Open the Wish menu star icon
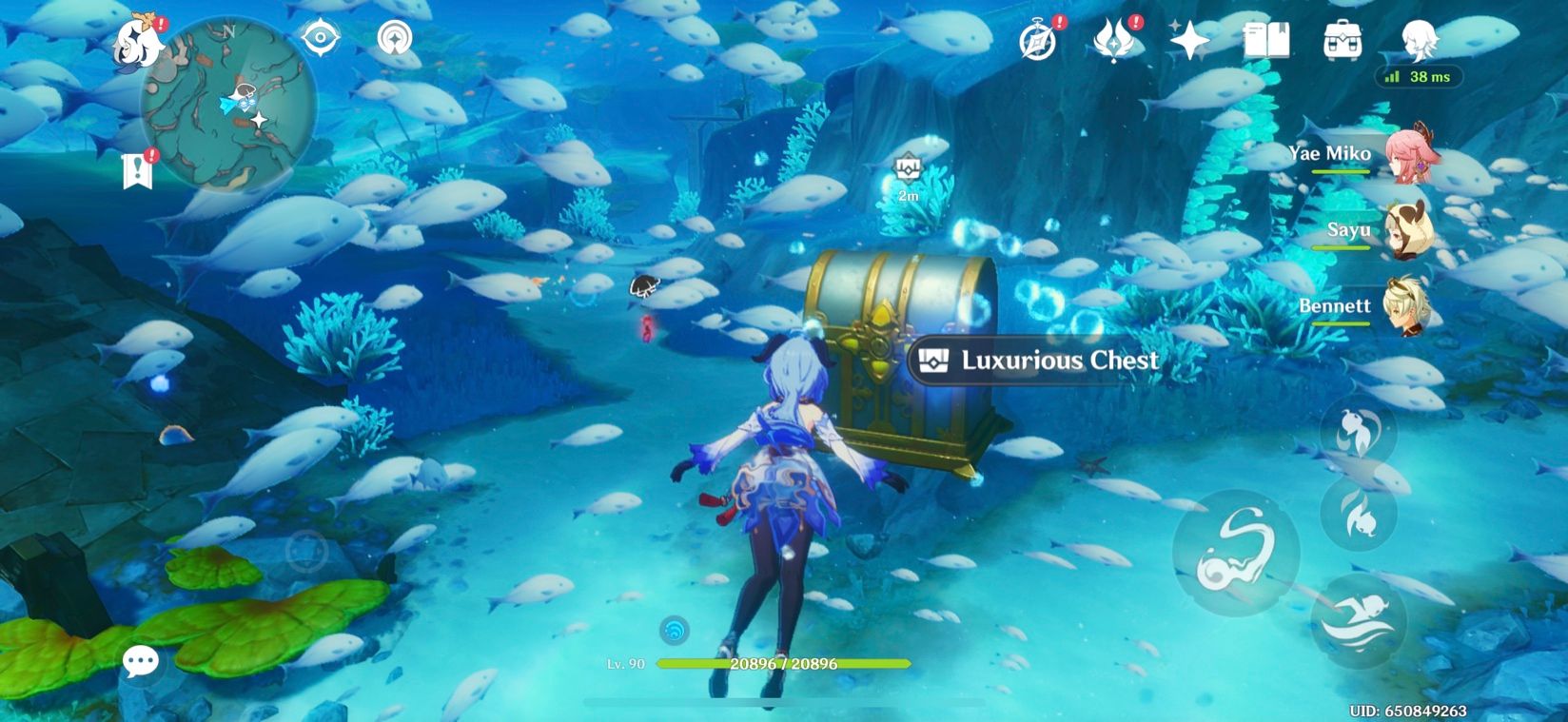The image size is (1568, 722). 1188,40
